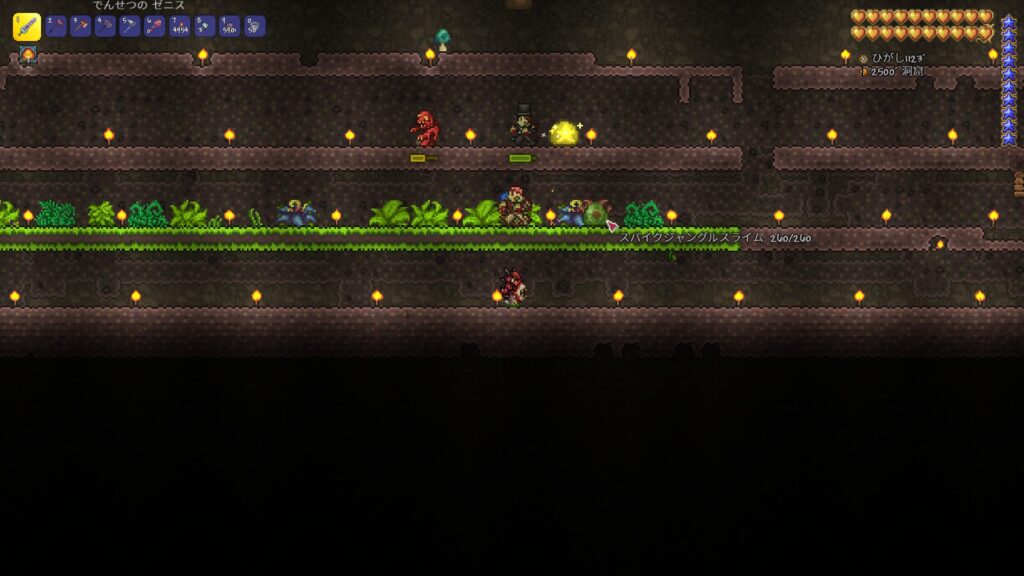Click the depth meter icon beside 2500'
The width and height of the screenshot is (1024, 576).
pos(863,72)
